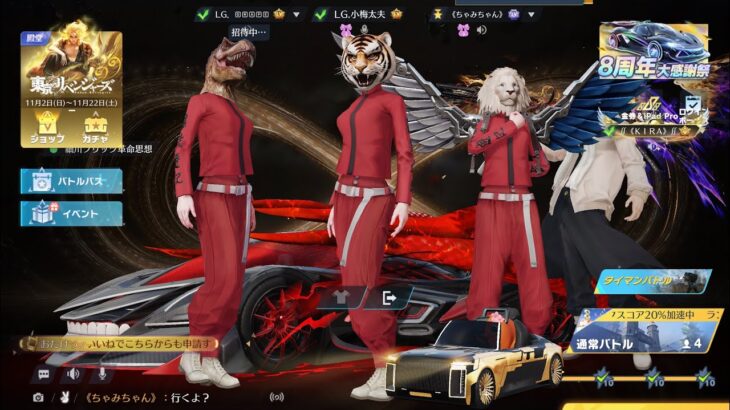Toggle the microphone icon
Image resolution: width=730 pixels, height=410 pixels.
pos(100,373)
